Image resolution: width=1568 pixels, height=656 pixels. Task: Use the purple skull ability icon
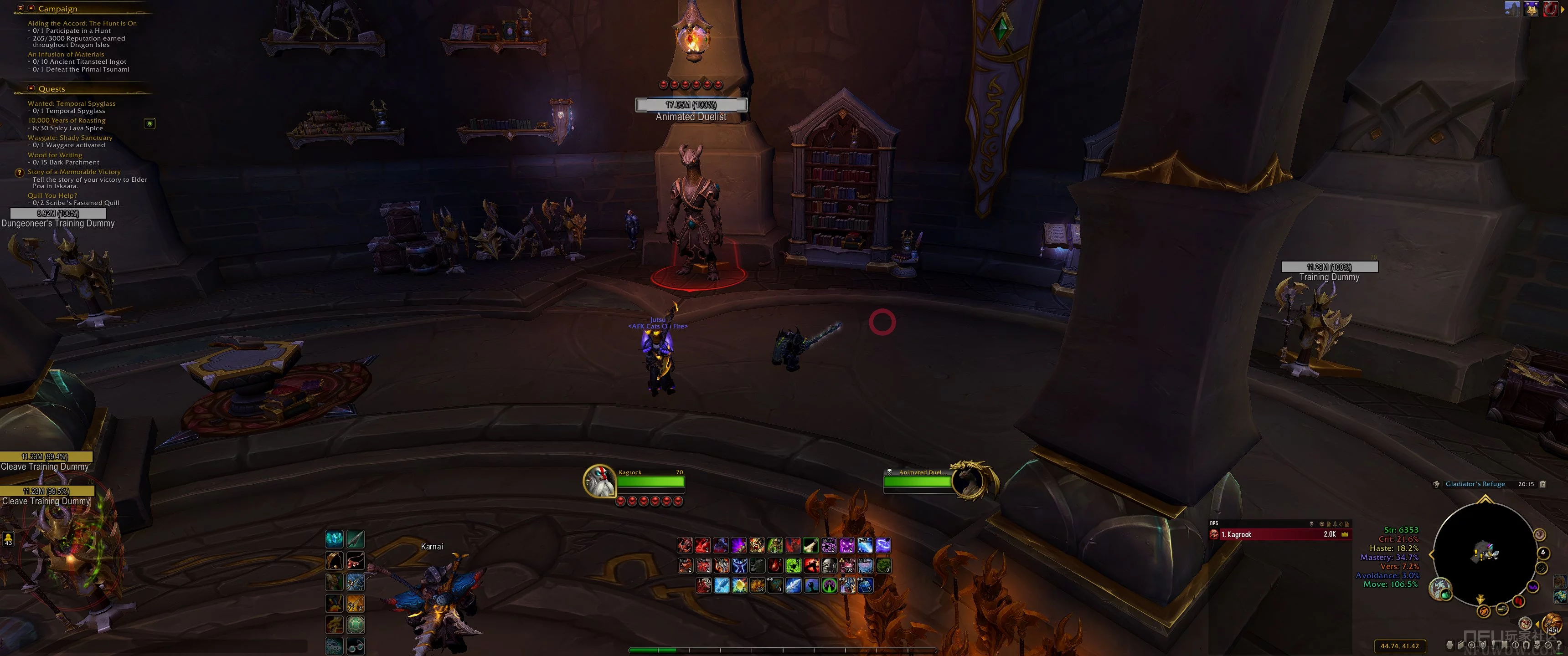click(847, 545)
